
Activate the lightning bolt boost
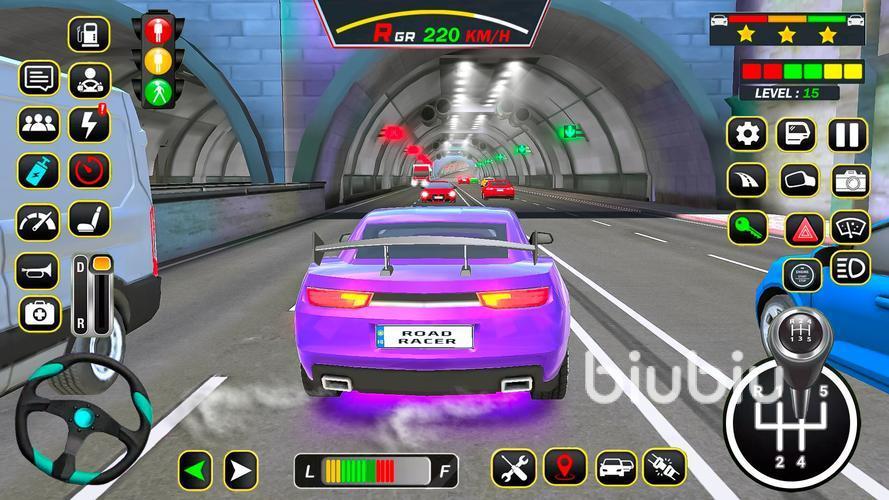(x=89, y=124)
